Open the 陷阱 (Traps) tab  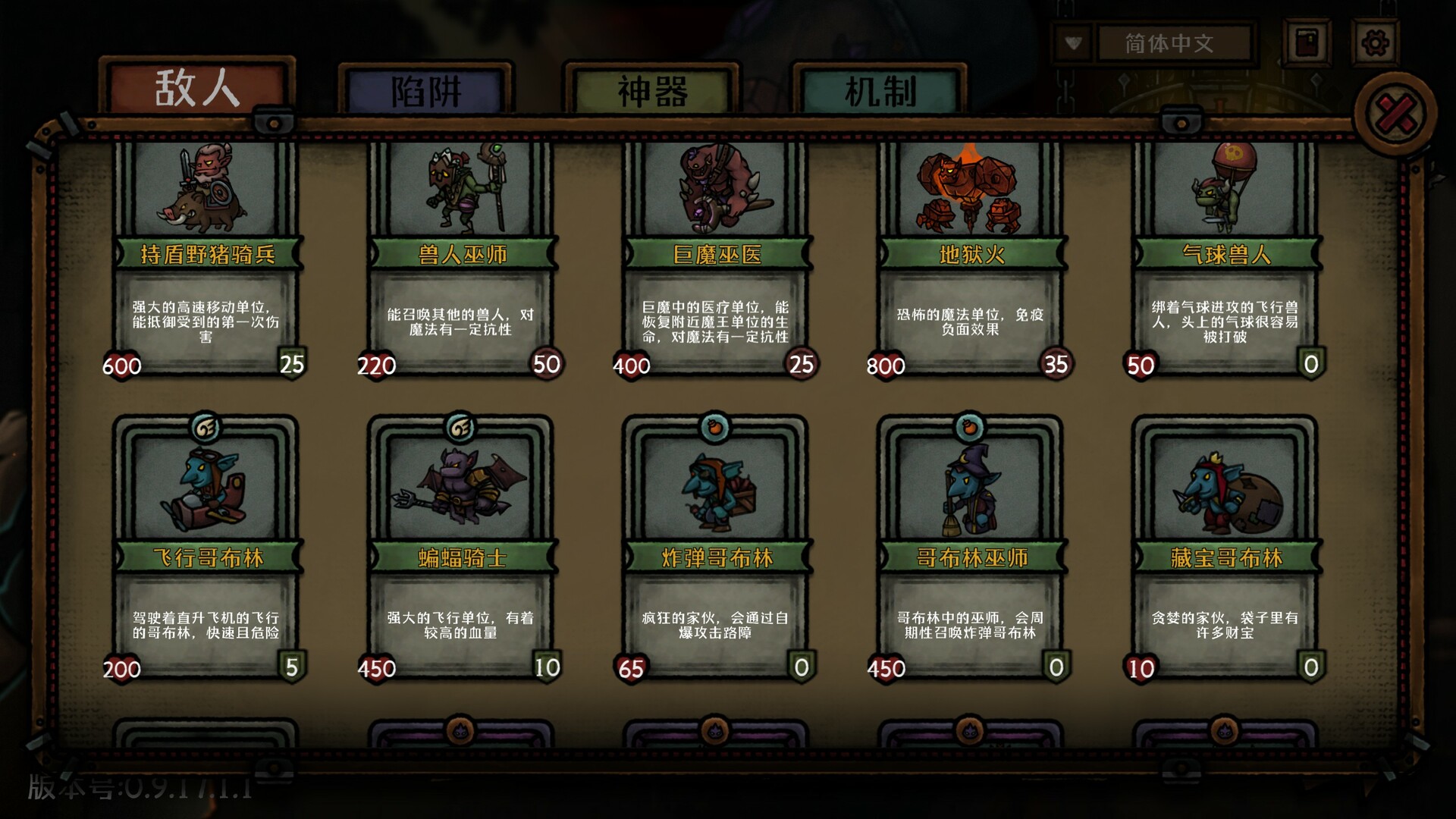tap(425, 93)
